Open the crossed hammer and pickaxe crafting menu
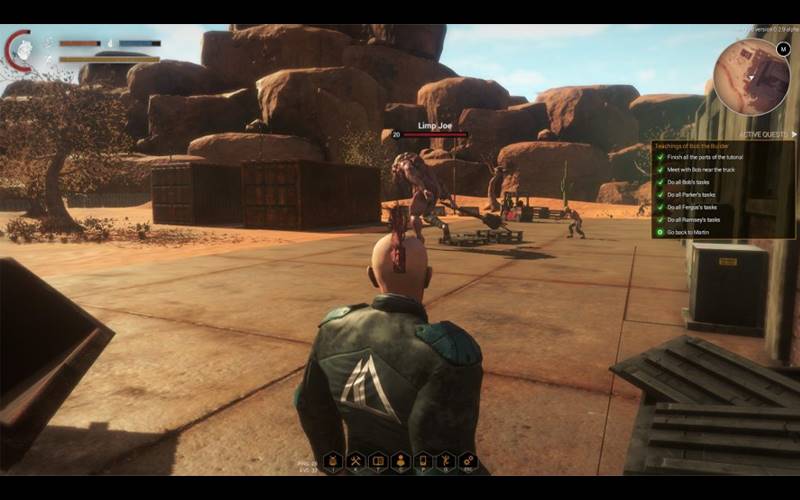 355,461
